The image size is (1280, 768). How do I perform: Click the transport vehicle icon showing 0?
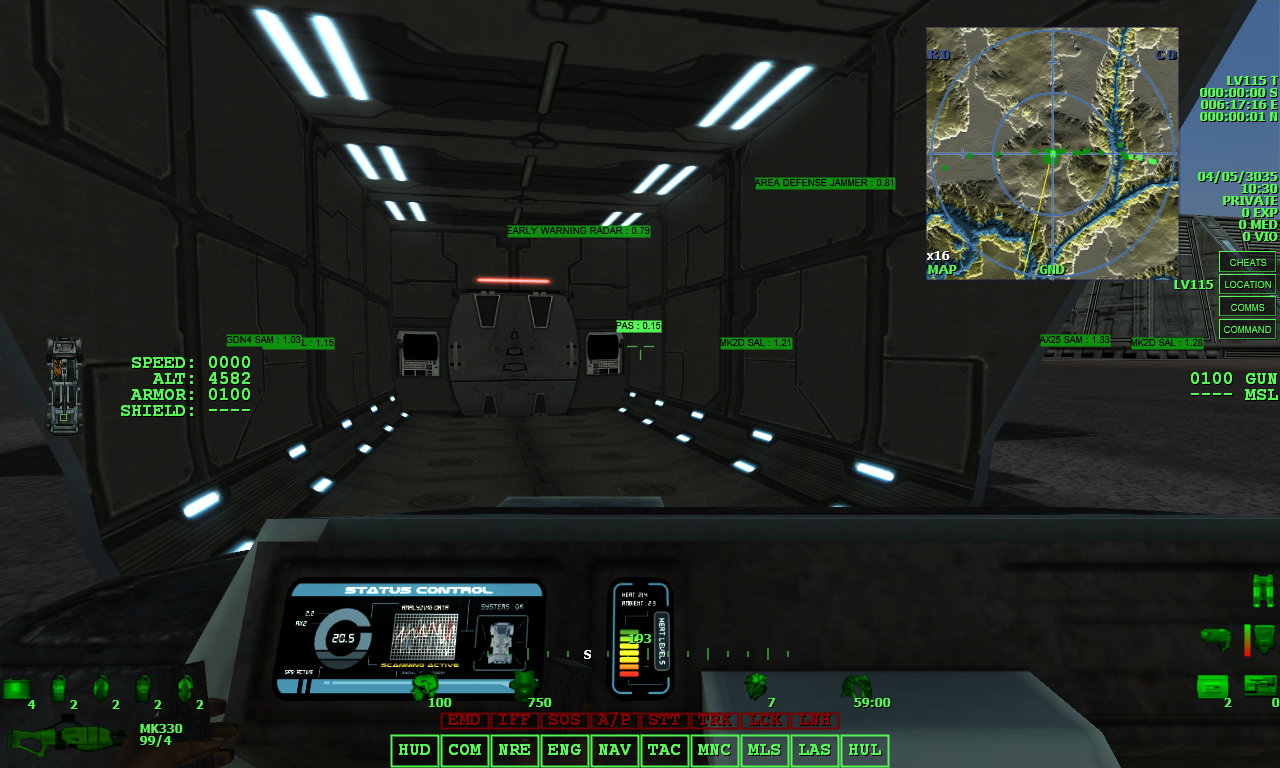click(x=1260, y=685)
